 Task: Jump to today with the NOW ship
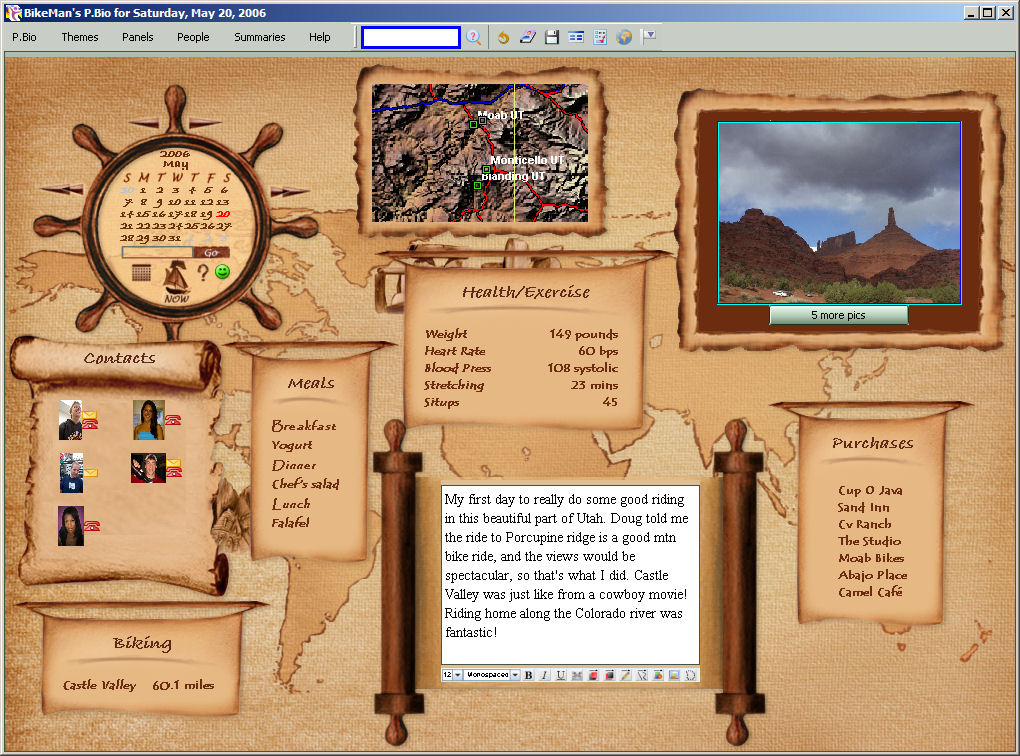[177, 281]
